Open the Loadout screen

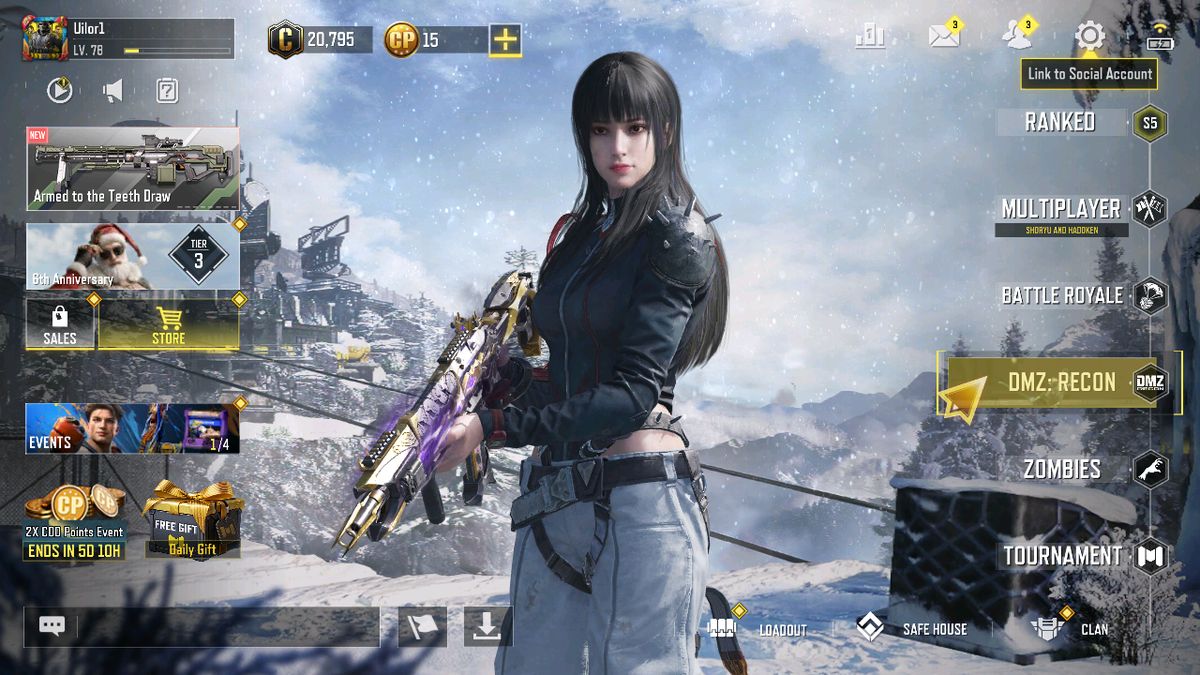758,629
